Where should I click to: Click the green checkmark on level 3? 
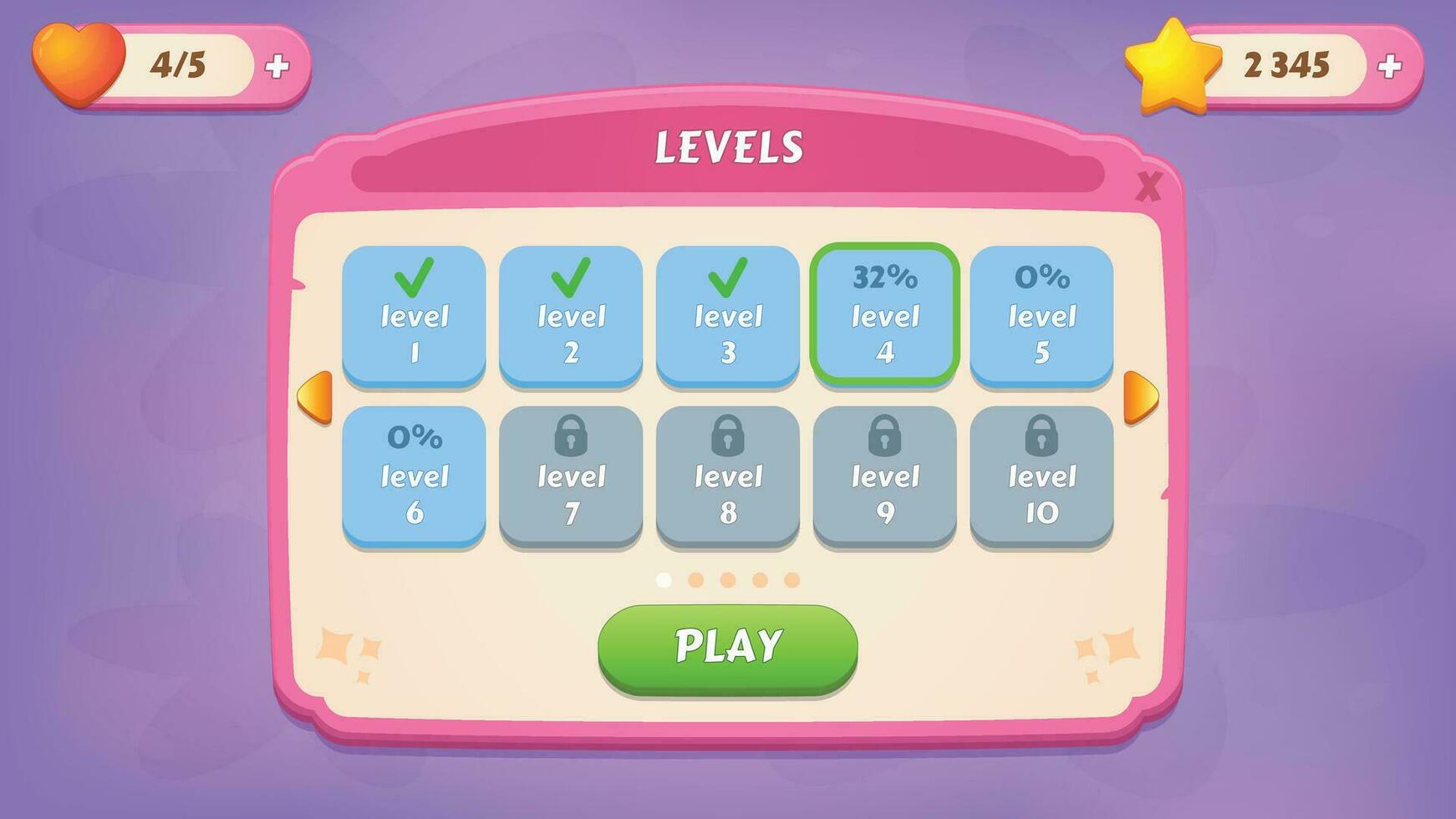point(729,278)
